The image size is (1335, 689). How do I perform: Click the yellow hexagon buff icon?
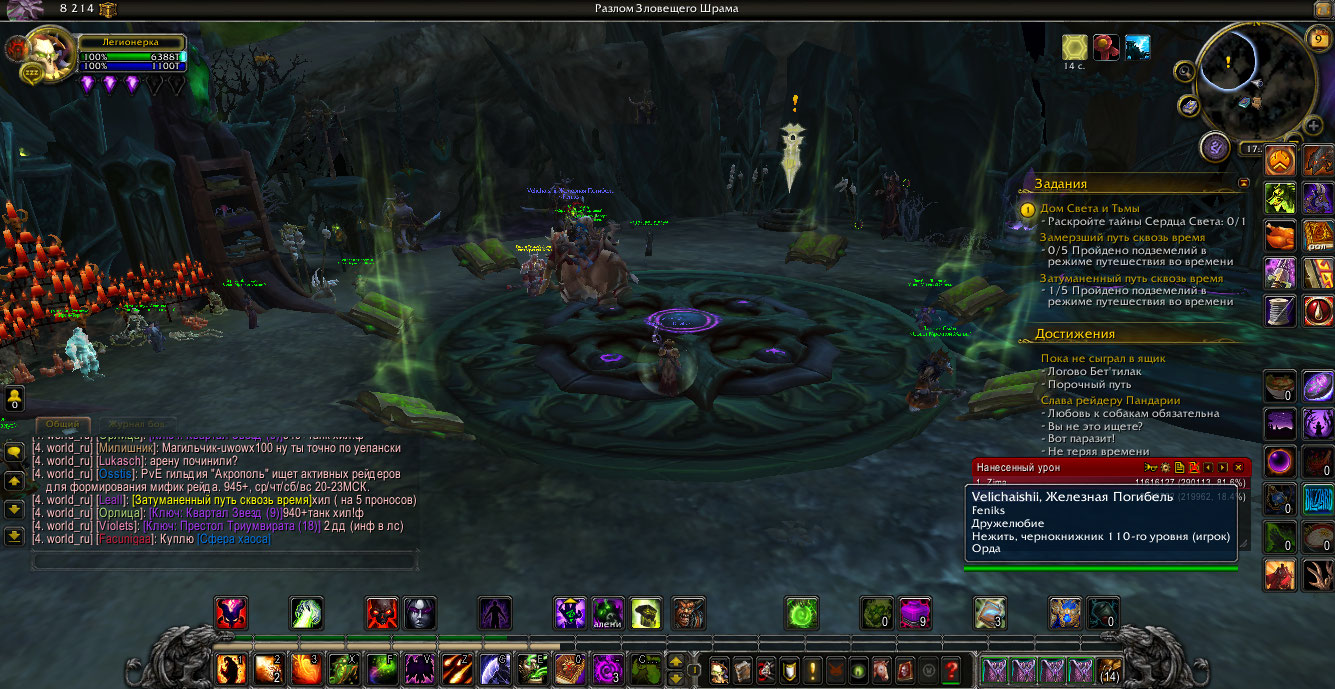click(x=1075, y=47)
